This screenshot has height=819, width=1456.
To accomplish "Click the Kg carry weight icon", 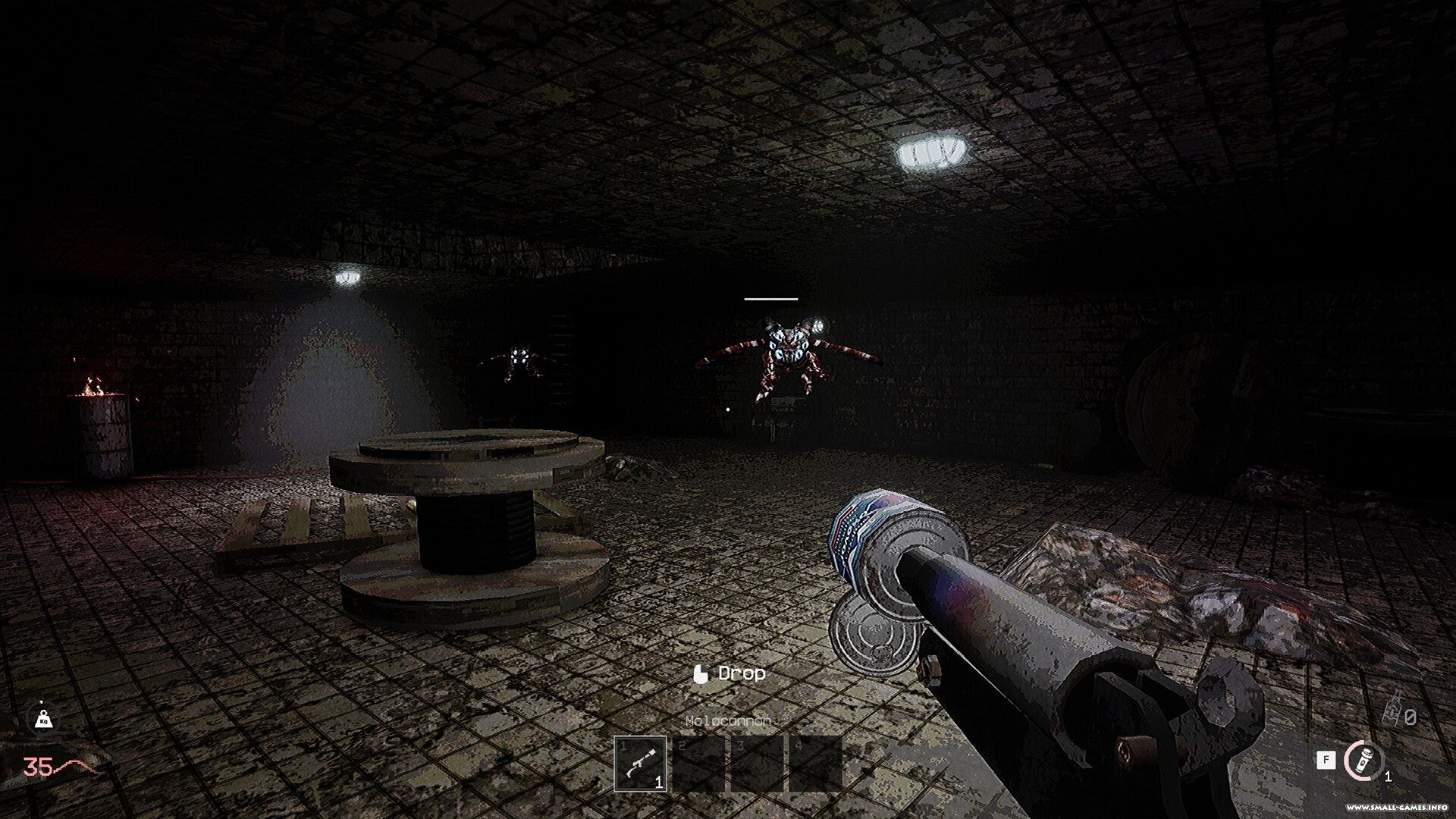I will [x=42, y=717].
